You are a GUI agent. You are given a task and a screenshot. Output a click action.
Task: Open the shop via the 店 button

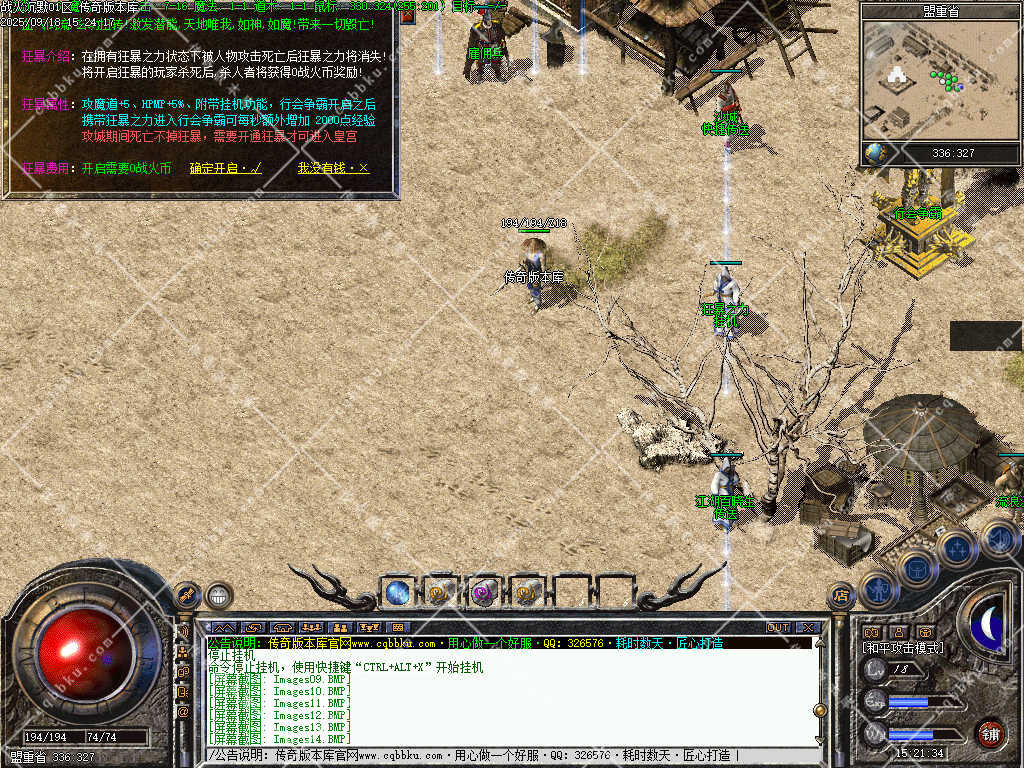coord(842,596)
